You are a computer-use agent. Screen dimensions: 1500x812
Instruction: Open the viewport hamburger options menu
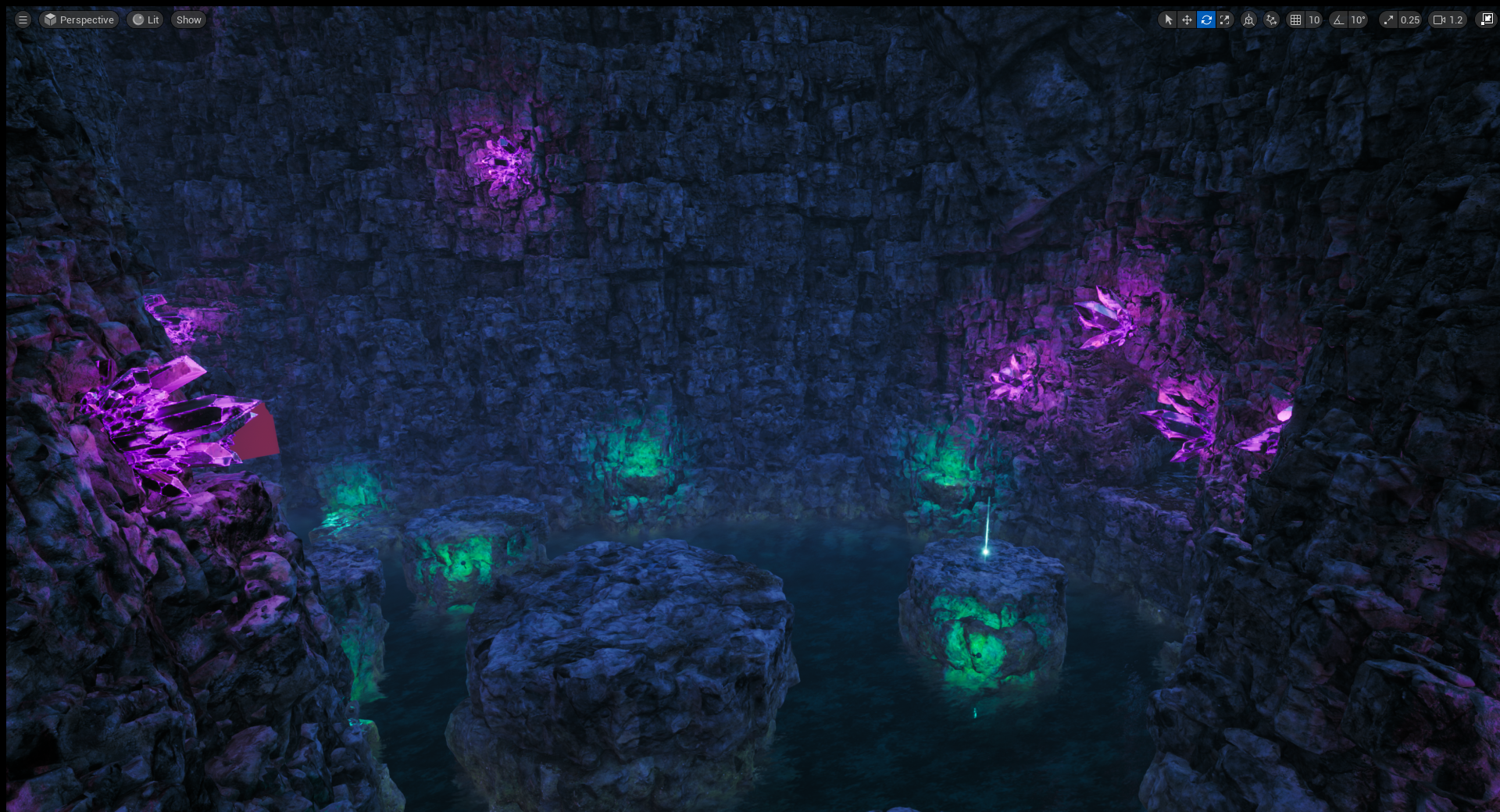pos(23,20)
